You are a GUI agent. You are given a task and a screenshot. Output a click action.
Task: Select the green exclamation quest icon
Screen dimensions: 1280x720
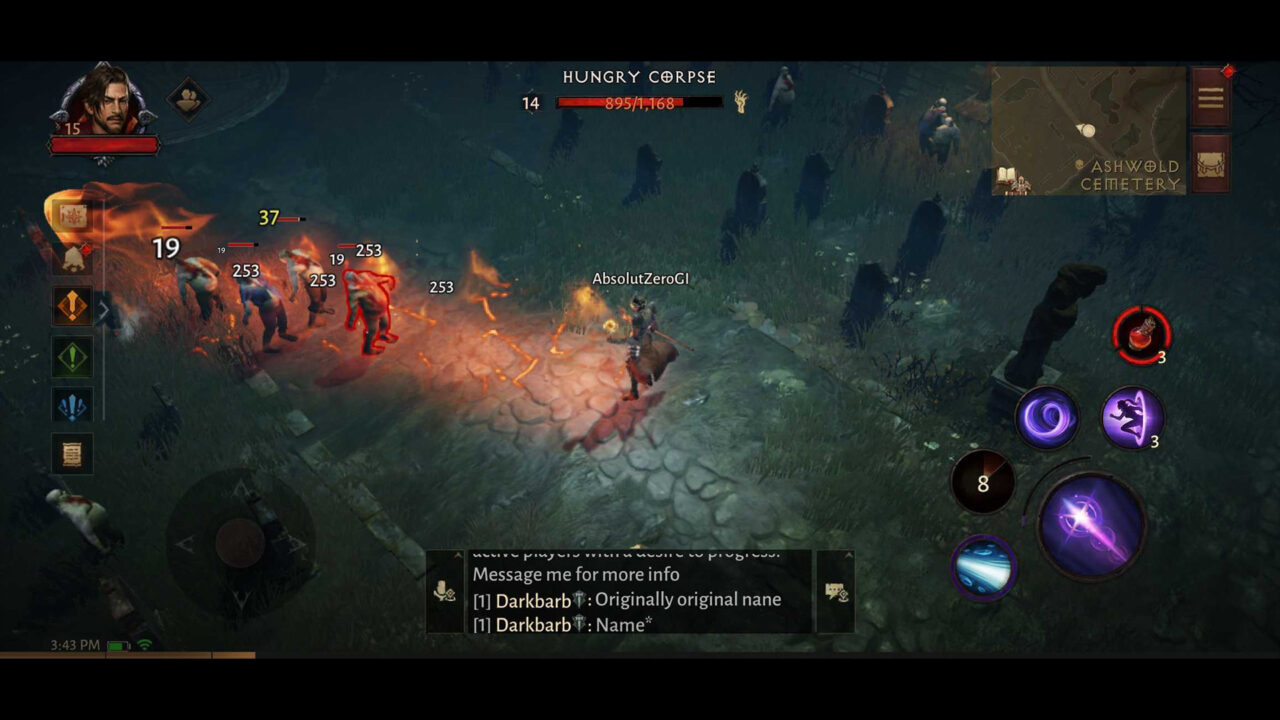(x=72, y=356)
